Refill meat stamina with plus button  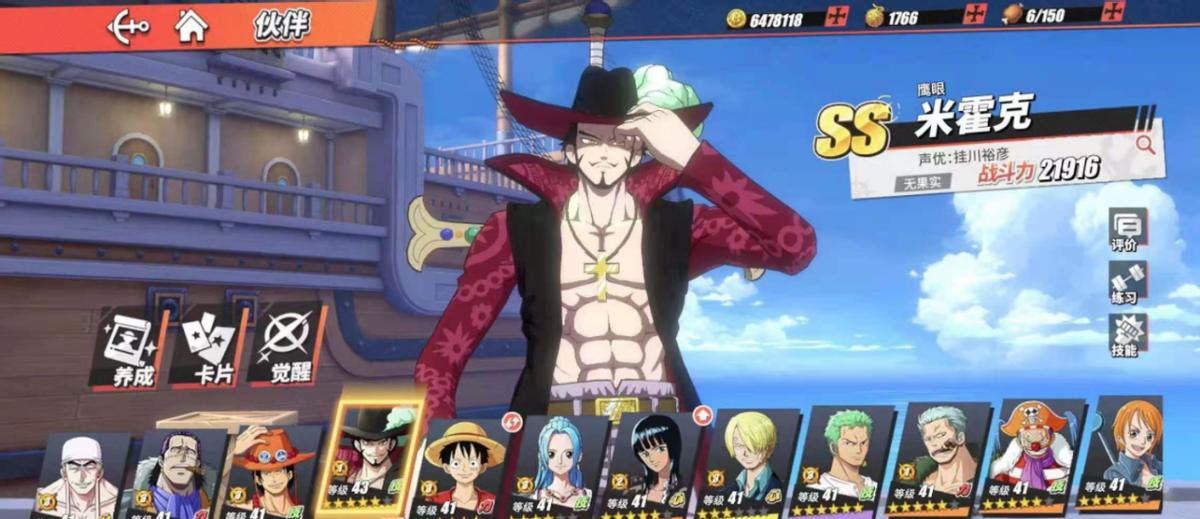(x=1112, y=15)
